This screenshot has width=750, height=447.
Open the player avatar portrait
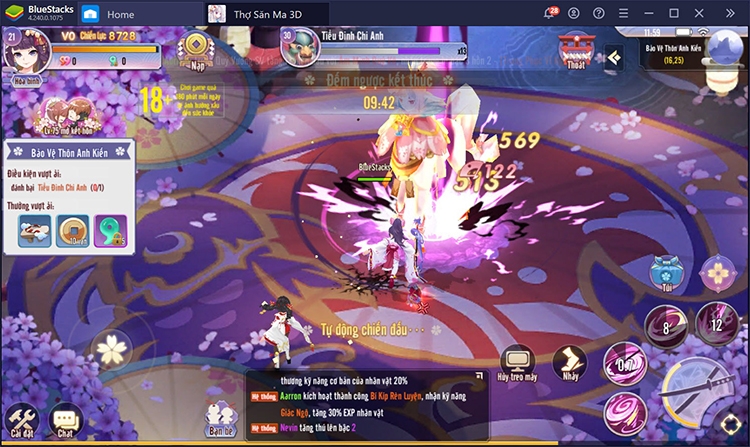coord(26,48)
